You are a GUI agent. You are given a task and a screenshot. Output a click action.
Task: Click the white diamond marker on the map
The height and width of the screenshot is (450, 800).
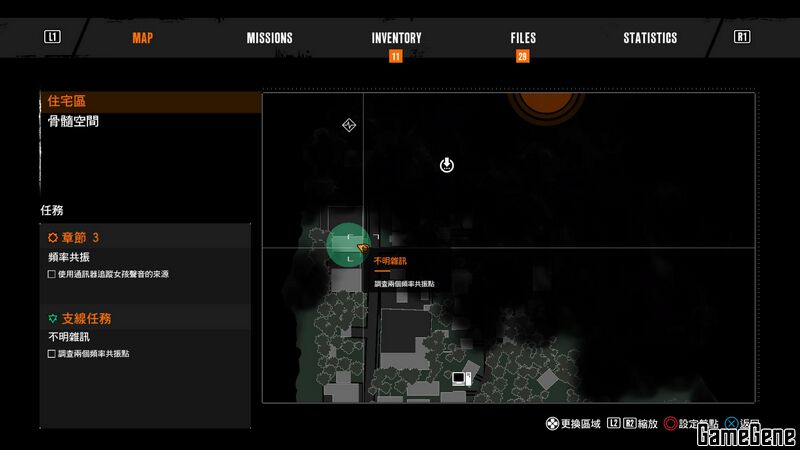349,125
